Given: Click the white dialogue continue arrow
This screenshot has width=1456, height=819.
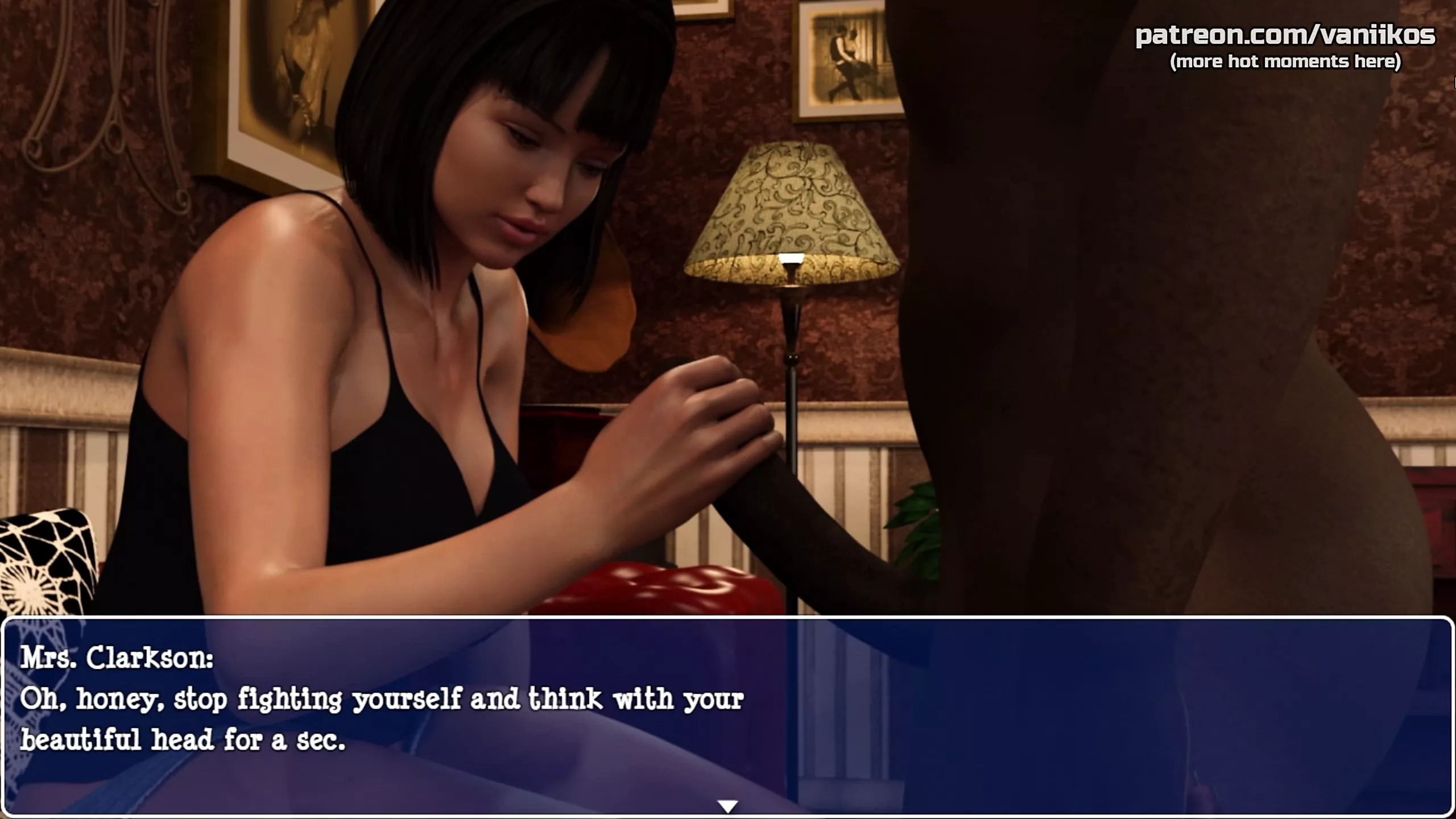Looking at the screenshot, I should pyautogui.click(x=727, y=806).
